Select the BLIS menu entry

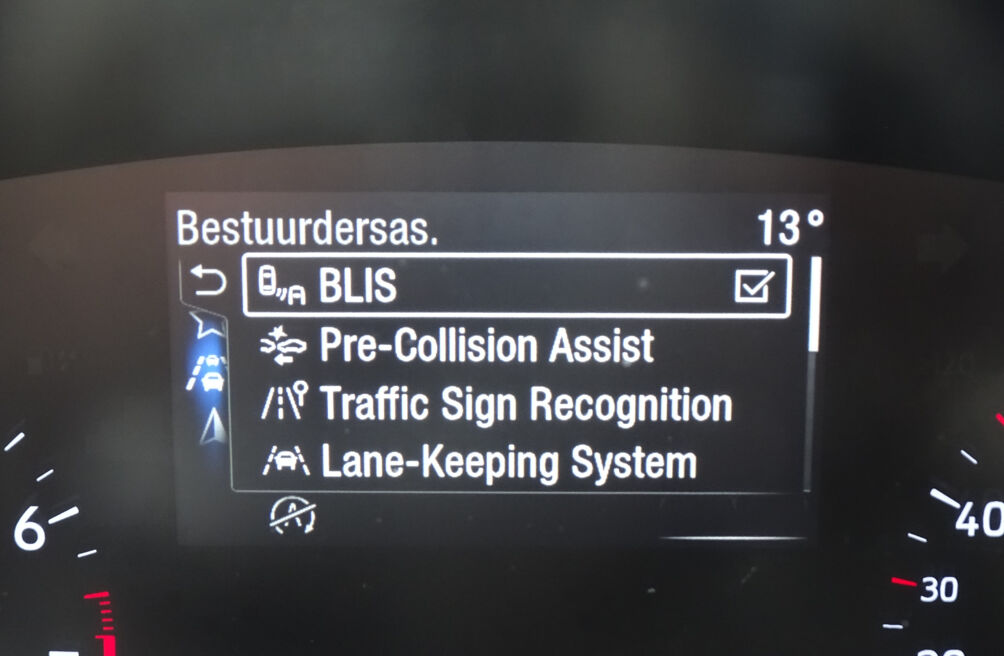click(x=357, y=287)
